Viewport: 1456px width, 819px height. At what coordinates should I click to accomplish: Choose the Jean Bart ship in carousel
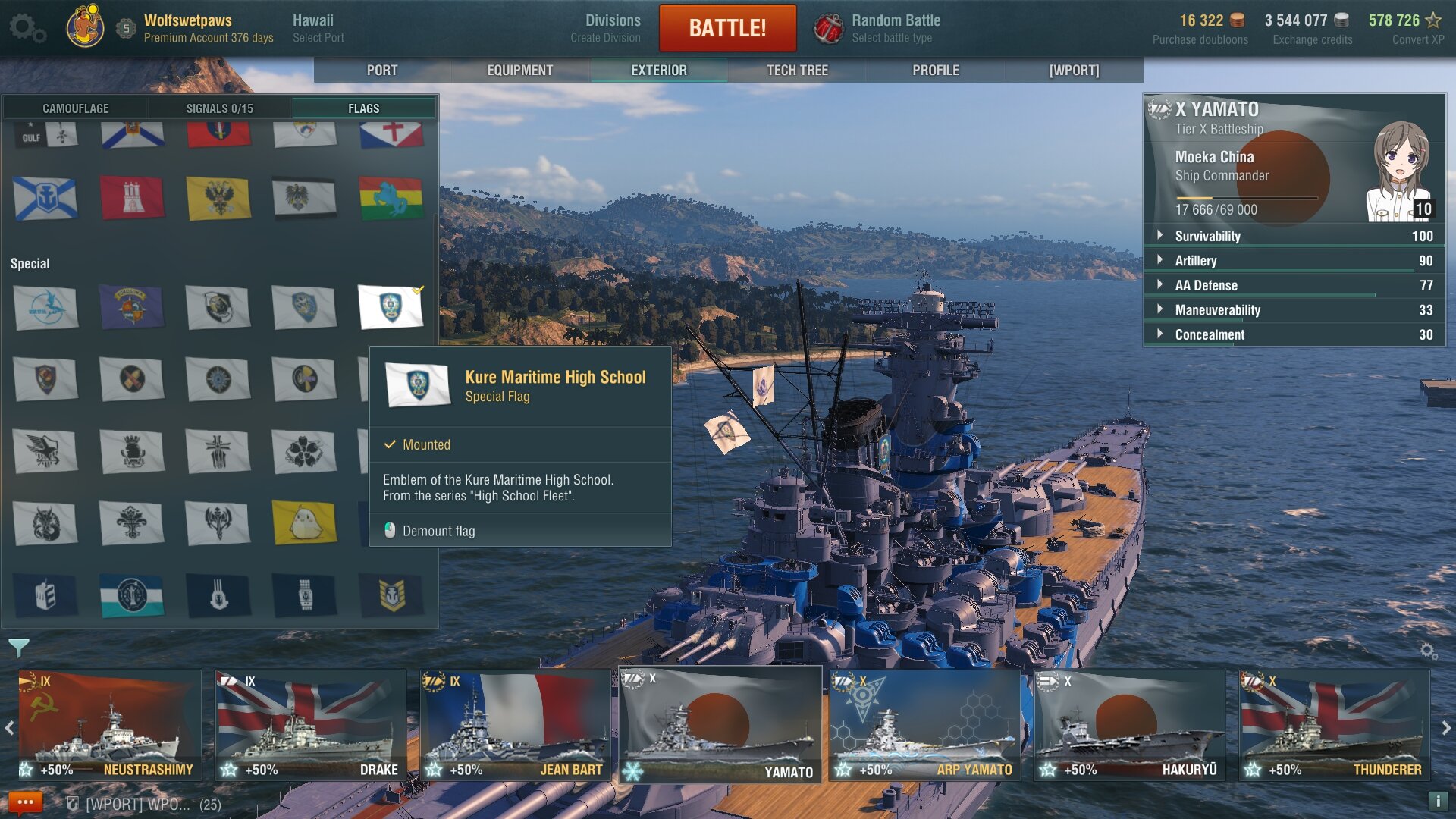[x=516, y=726]
